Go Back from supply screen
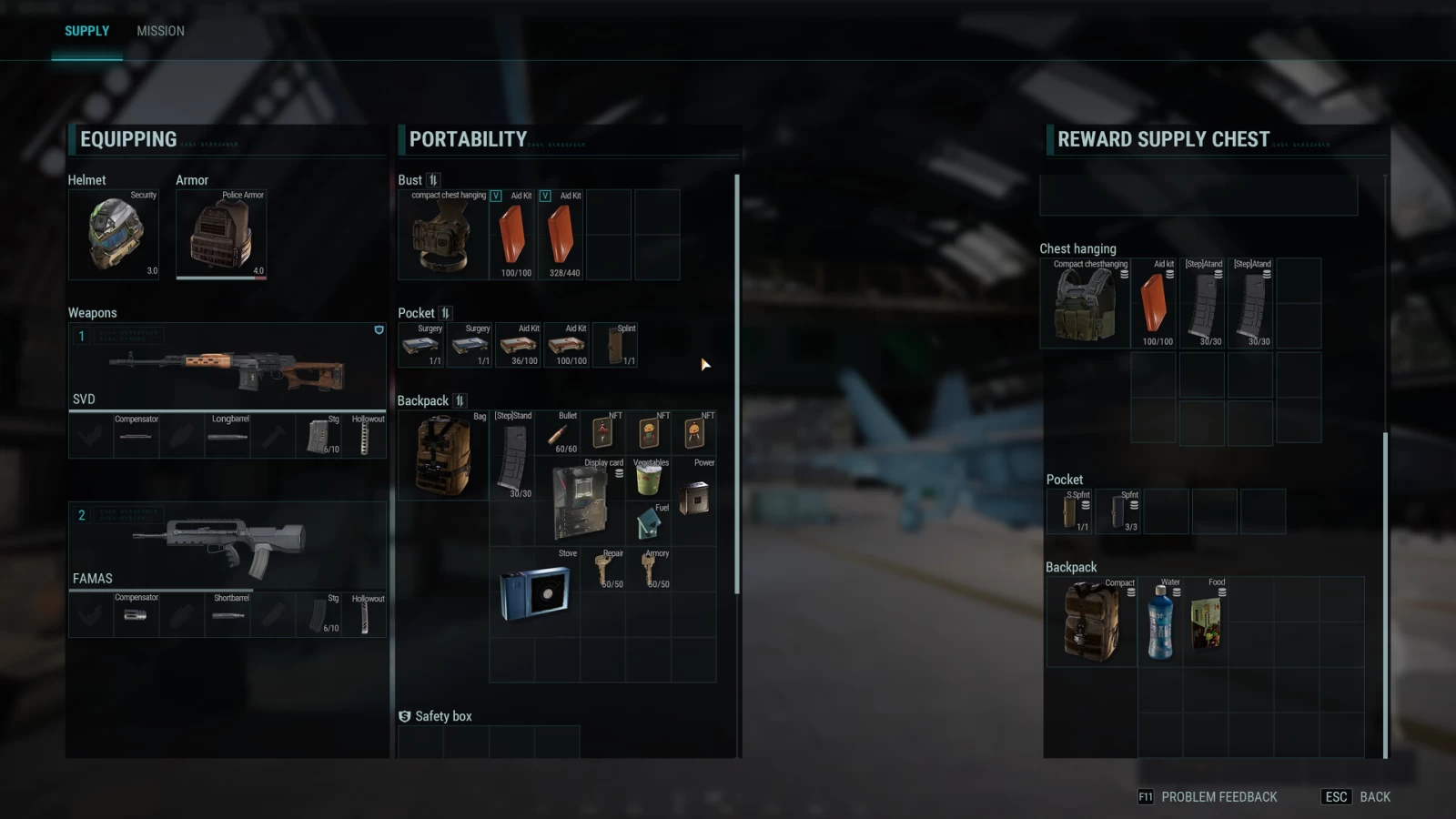Screen dimensions: 1456x819 click(x=1374, y=797)
